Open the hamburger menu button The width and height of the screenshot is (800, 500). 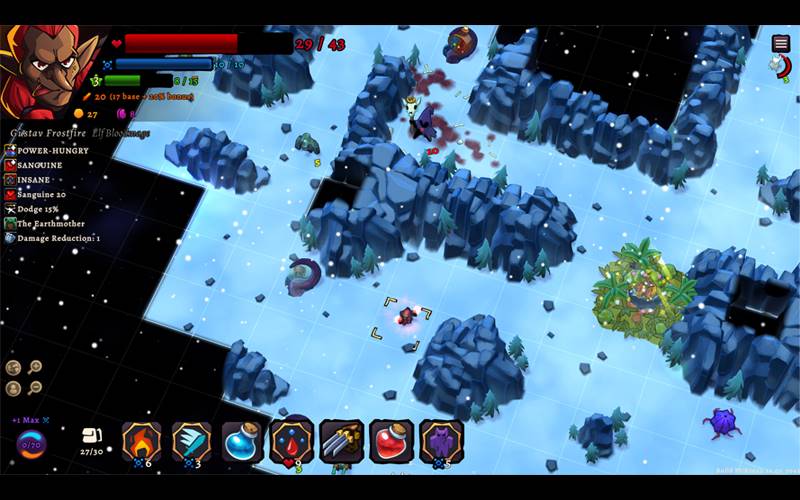pyautogui.click(x=781, y=43)
